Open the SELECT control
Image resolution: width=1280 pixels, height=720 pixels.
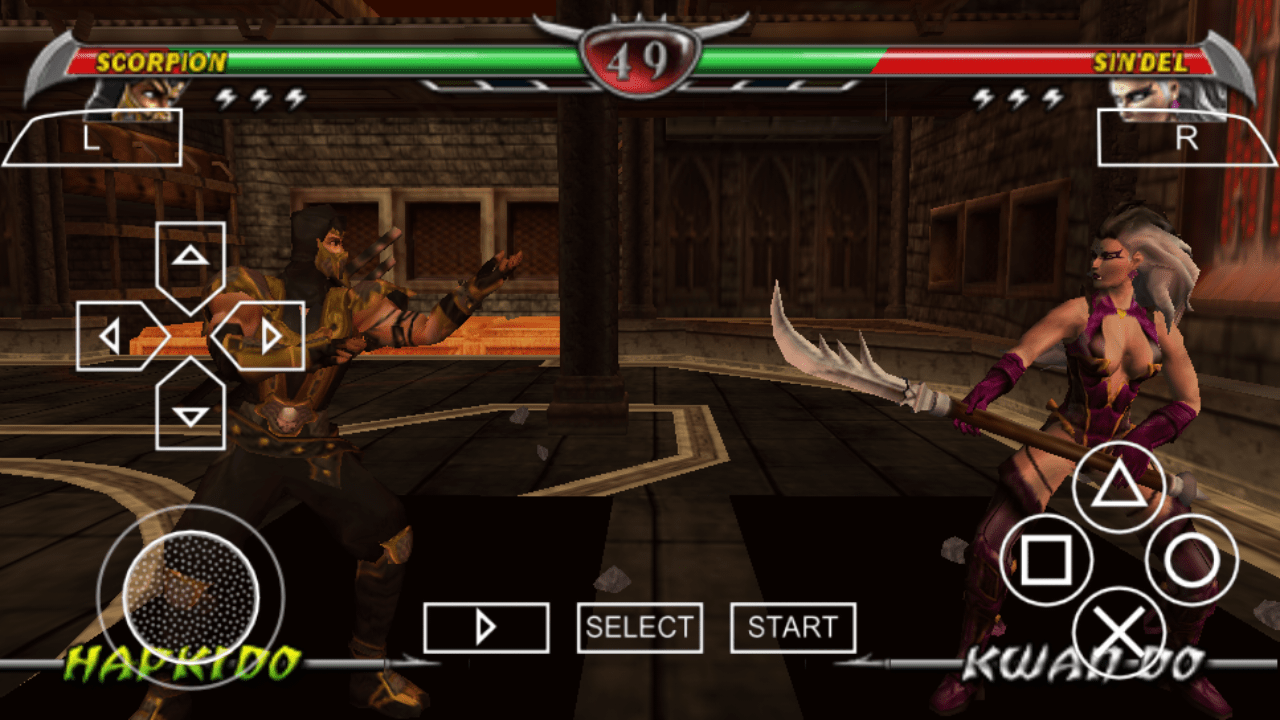[639, 627]
